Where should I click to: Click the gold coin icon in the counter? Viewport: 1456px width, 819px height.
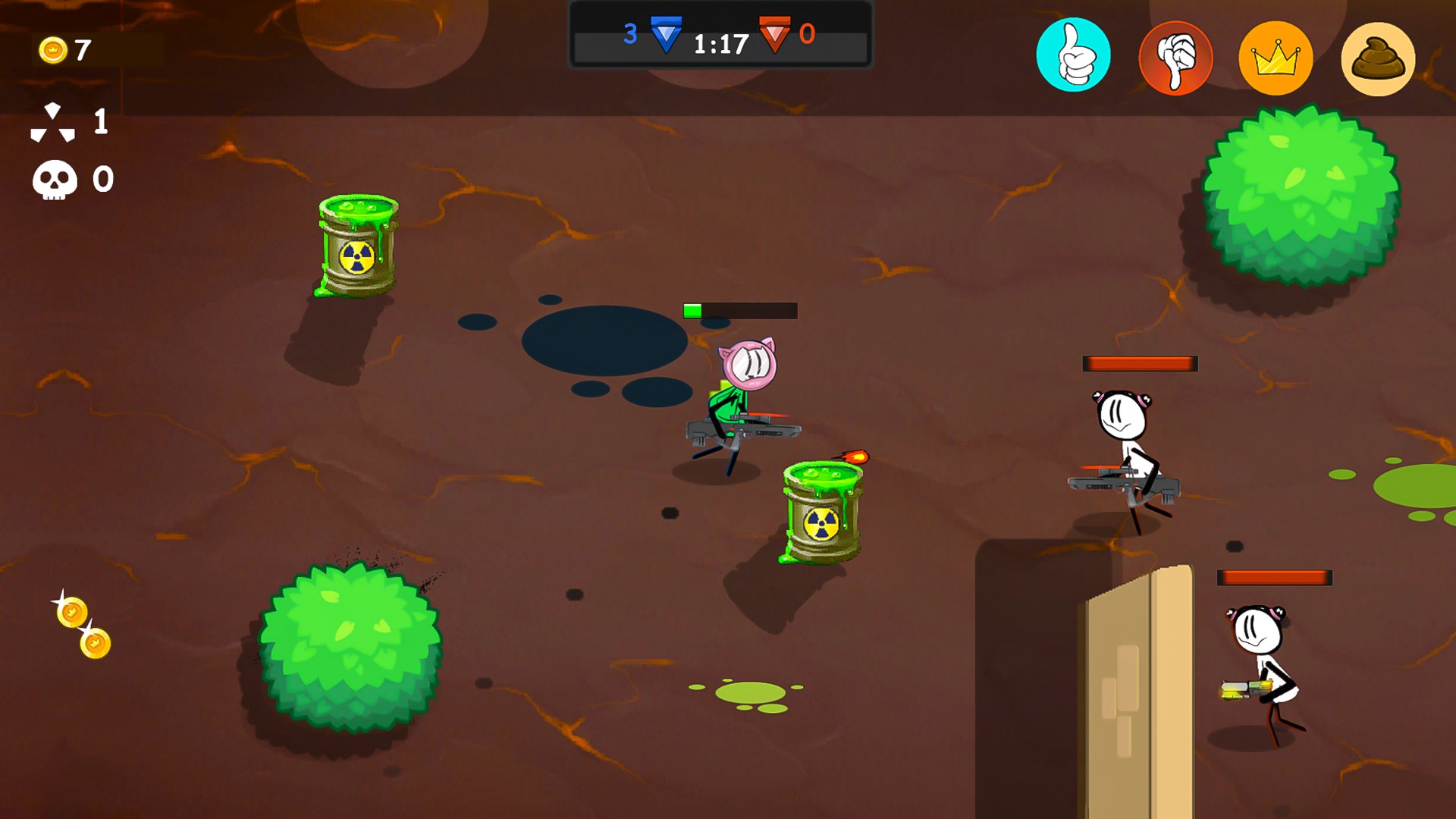[54, 50]
